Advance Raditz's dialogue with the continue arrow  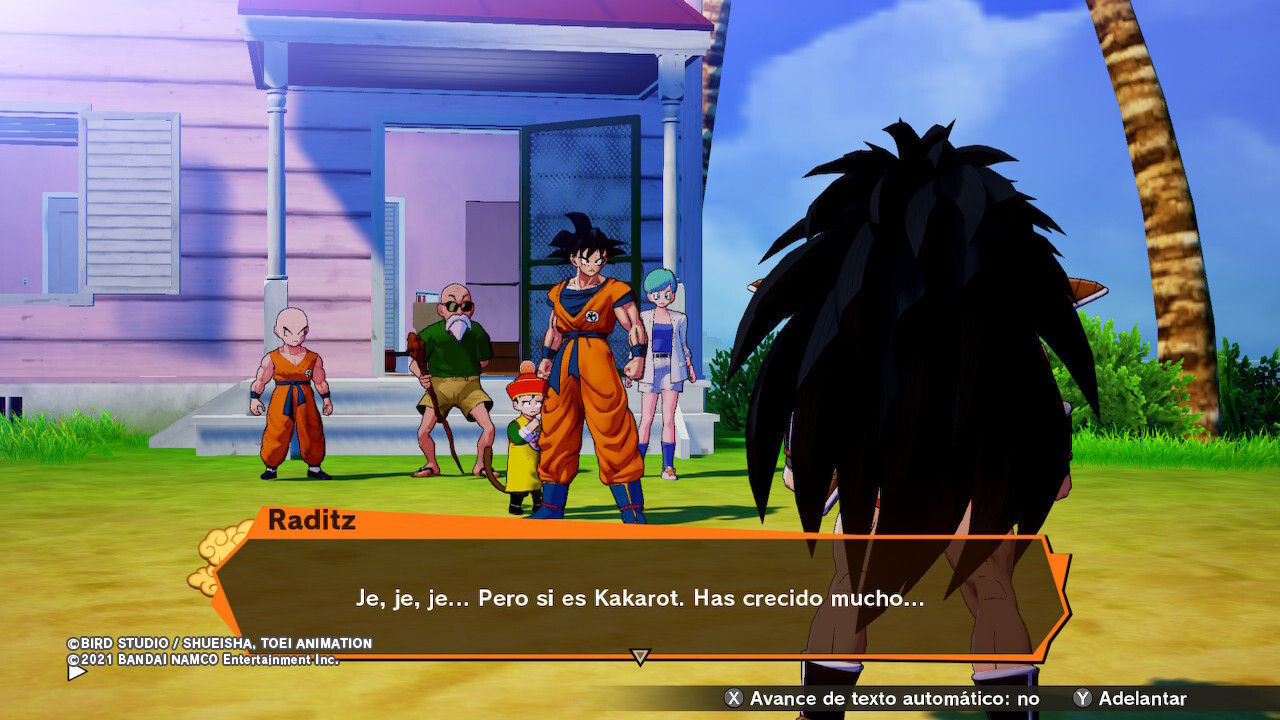pos(640,656)
